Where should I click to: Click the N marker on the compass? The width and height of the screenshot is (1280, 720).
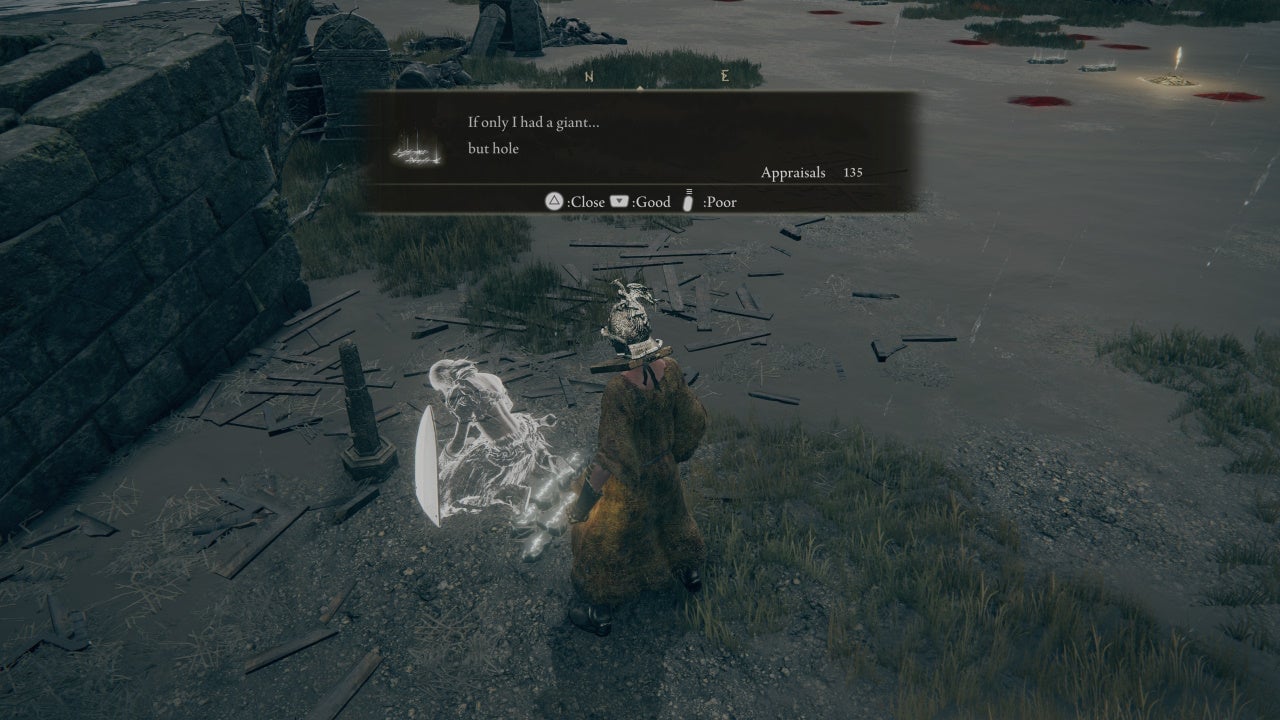click(x=587, y=74)
